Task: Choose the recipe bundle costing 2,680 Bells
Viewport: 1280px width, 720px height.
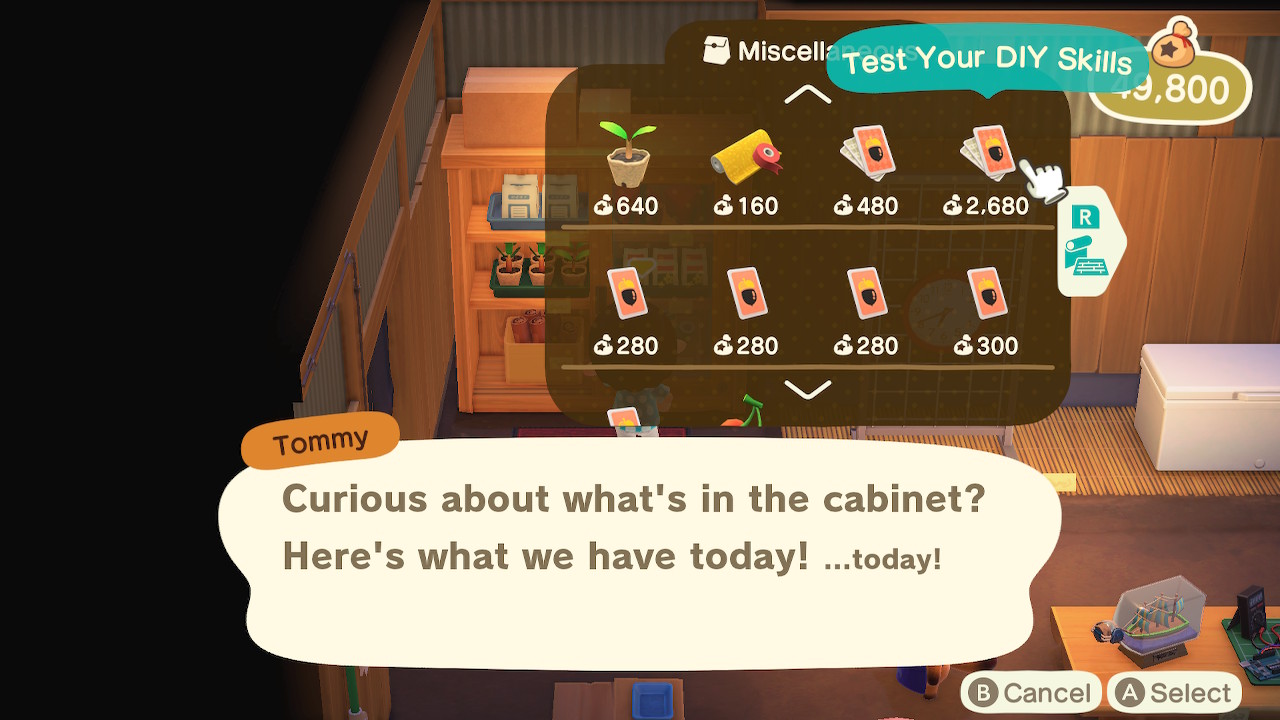Action: coord(988,152)
